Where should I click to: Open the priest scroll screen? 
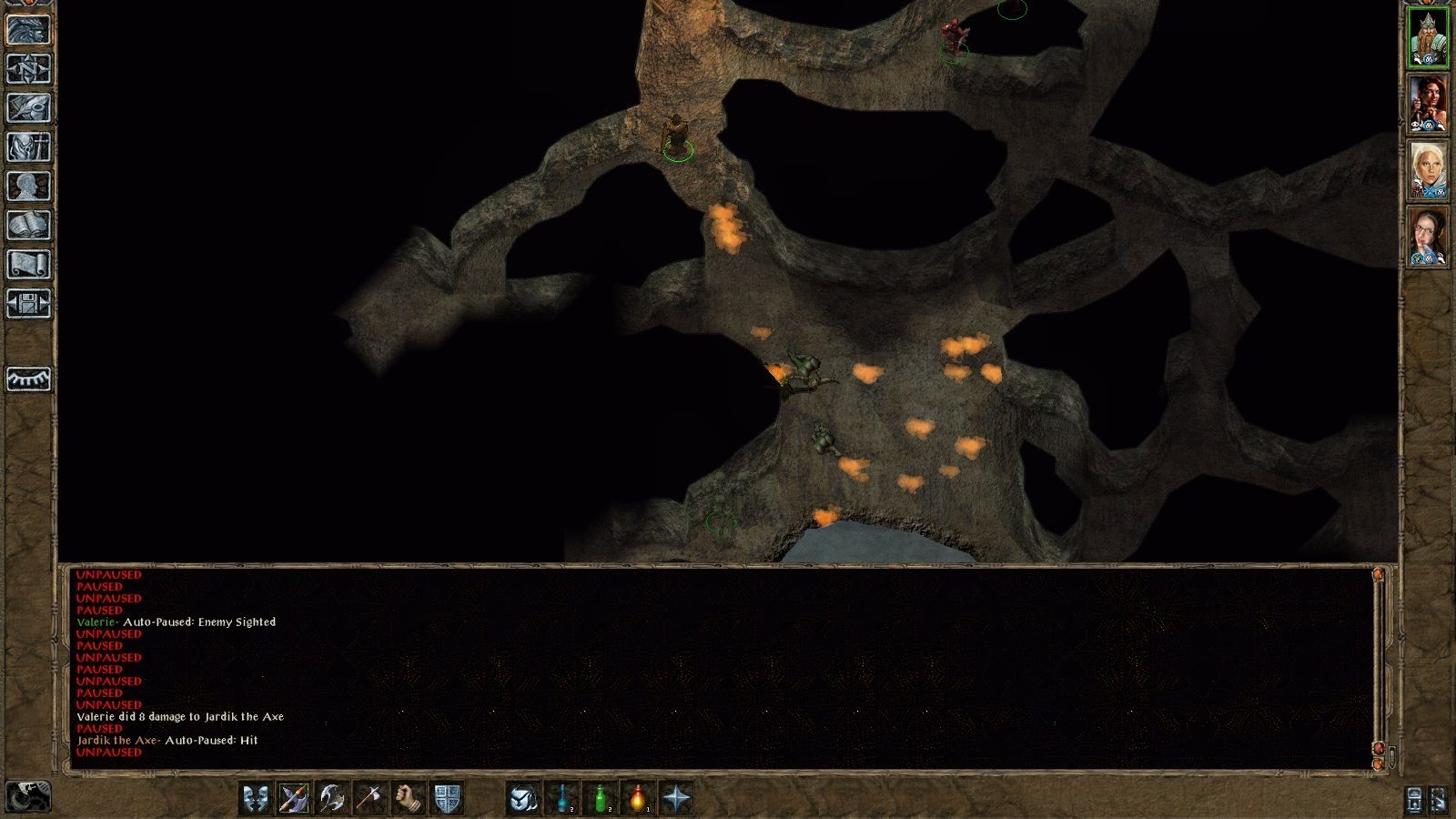pos(28,264)
